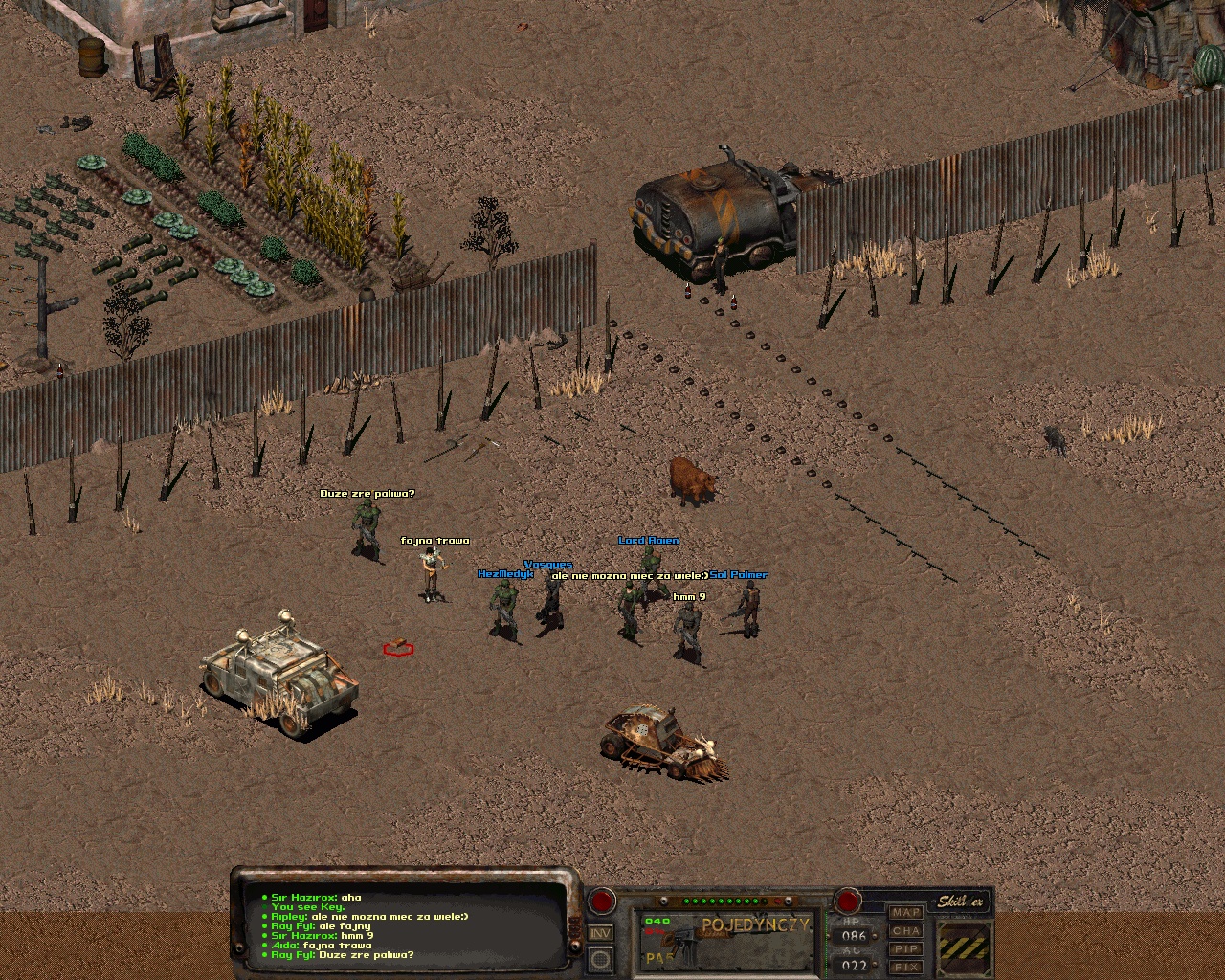Click the red button left of the weapon panel
Viewport: 1225px width, 980px height.
pos(602,900)
